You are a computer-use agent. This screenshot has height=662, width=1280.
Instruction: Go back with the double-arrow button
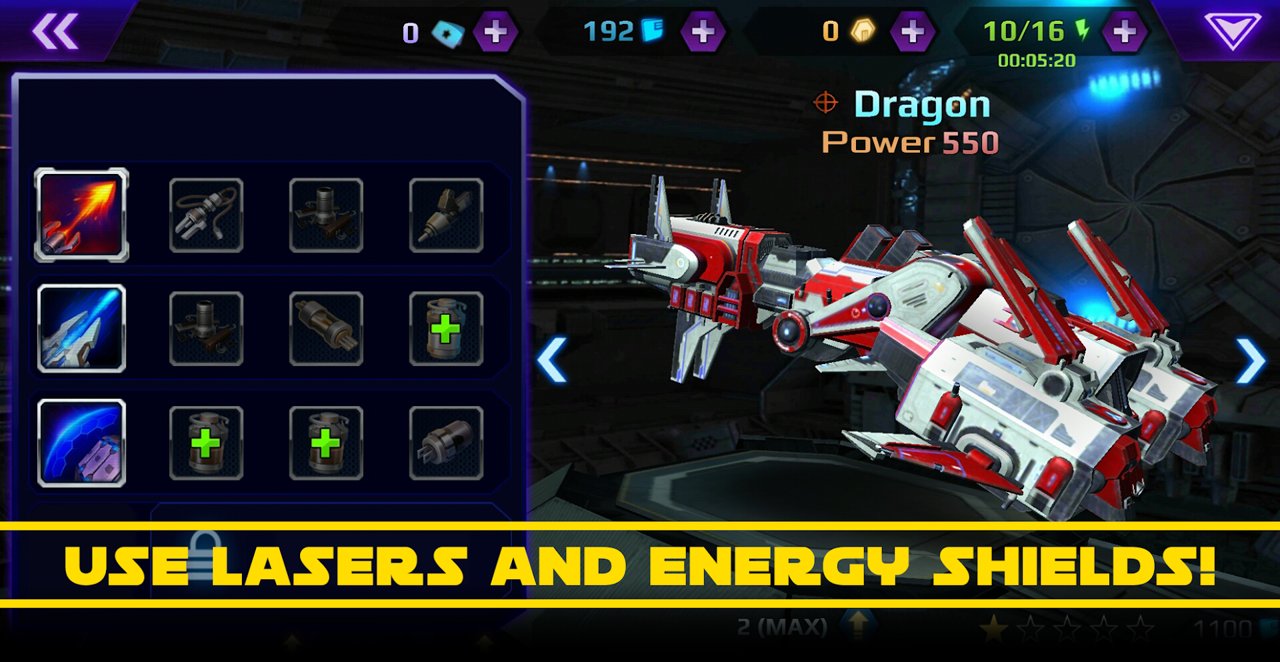55,31
